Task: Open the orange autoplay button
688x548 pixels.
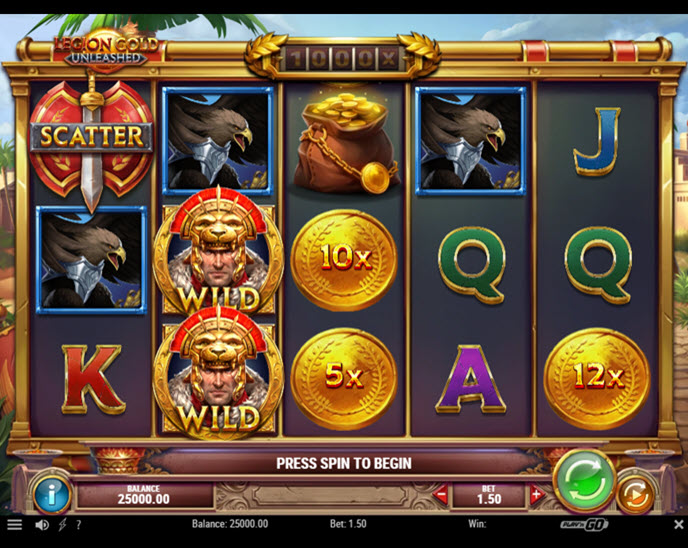Action: 634,492
